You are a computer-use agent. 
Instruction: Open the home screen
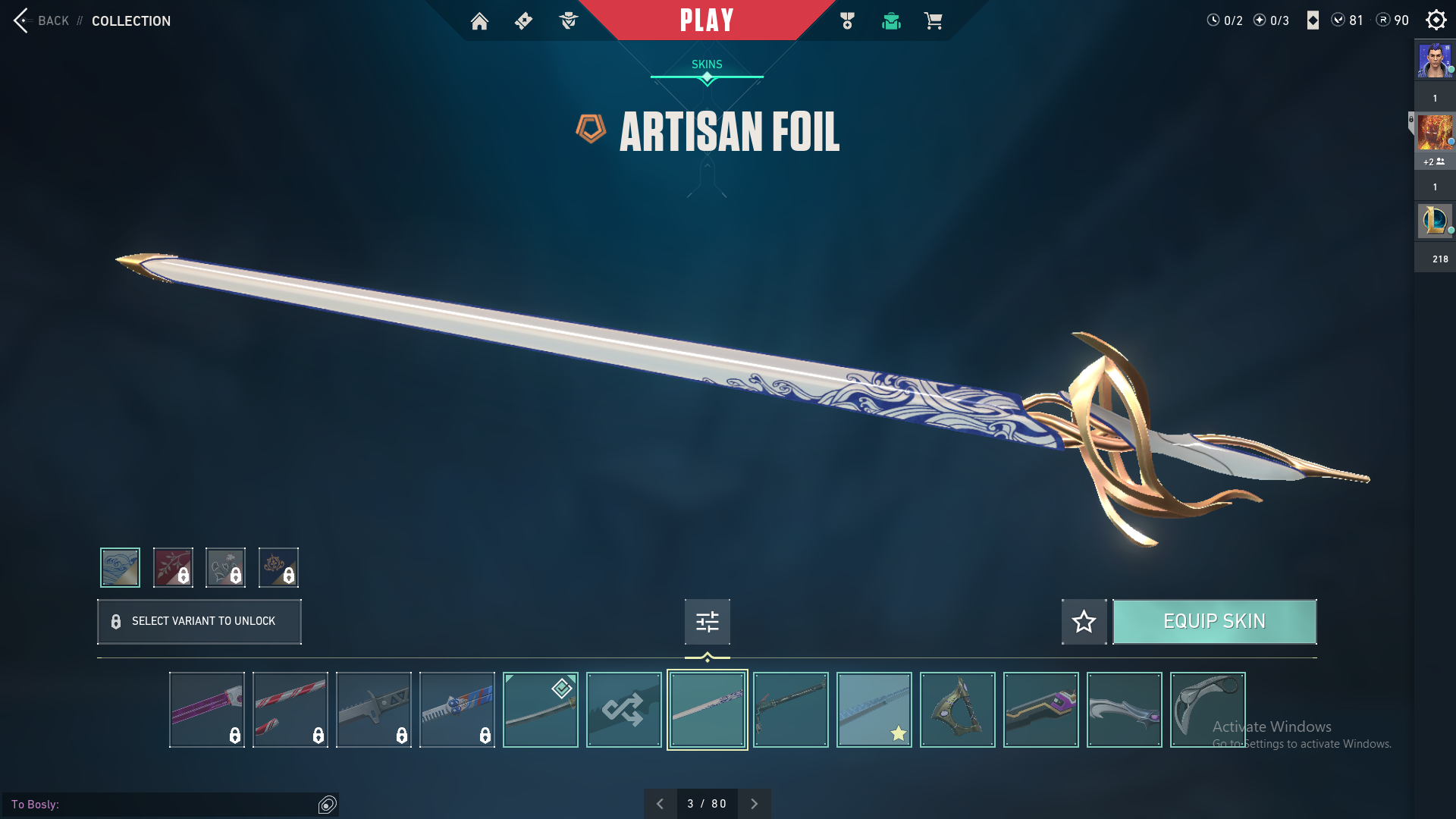pyautogui.click(x=479, y=21)
